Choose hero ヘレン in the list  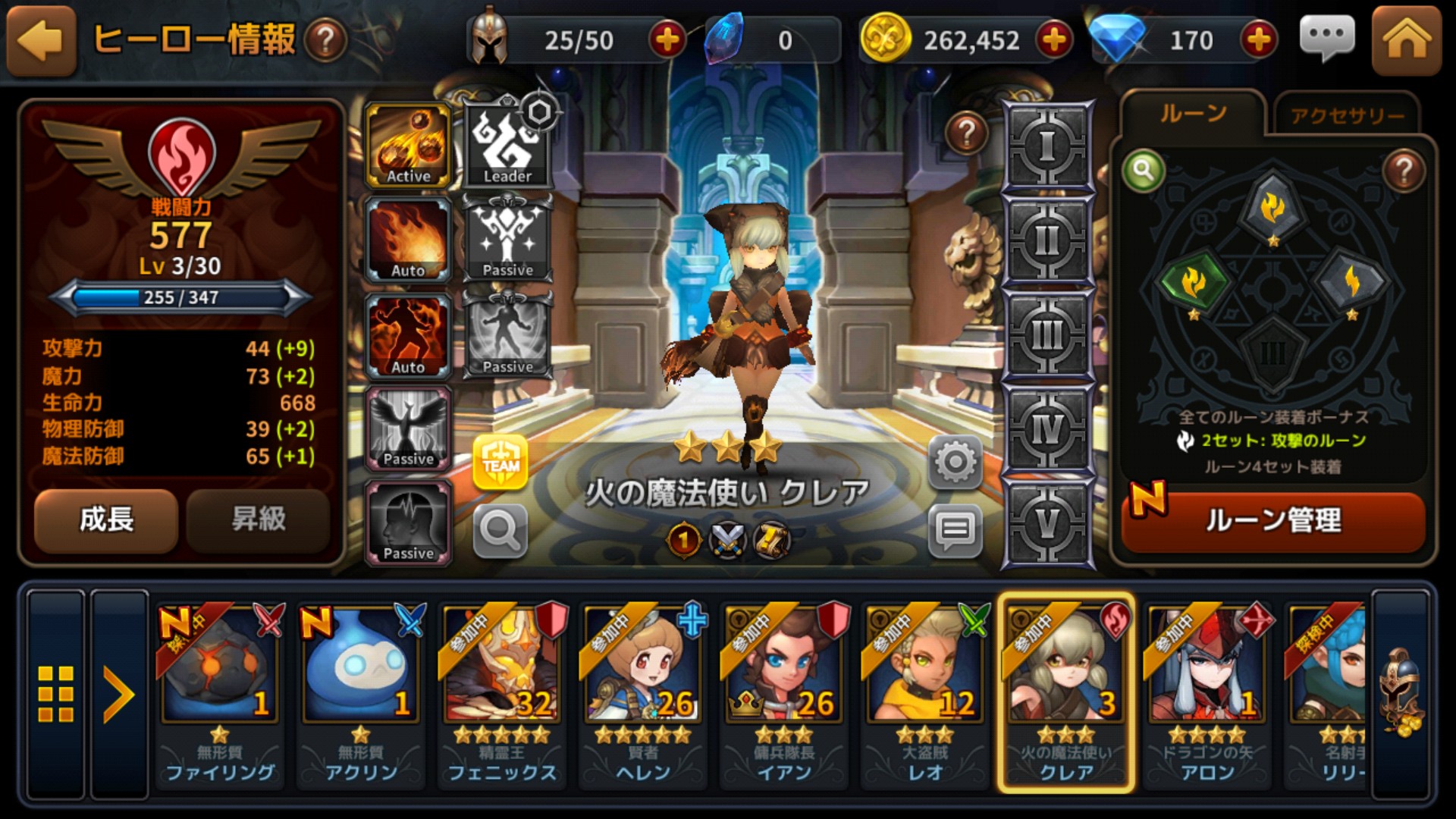click(643, 694)
